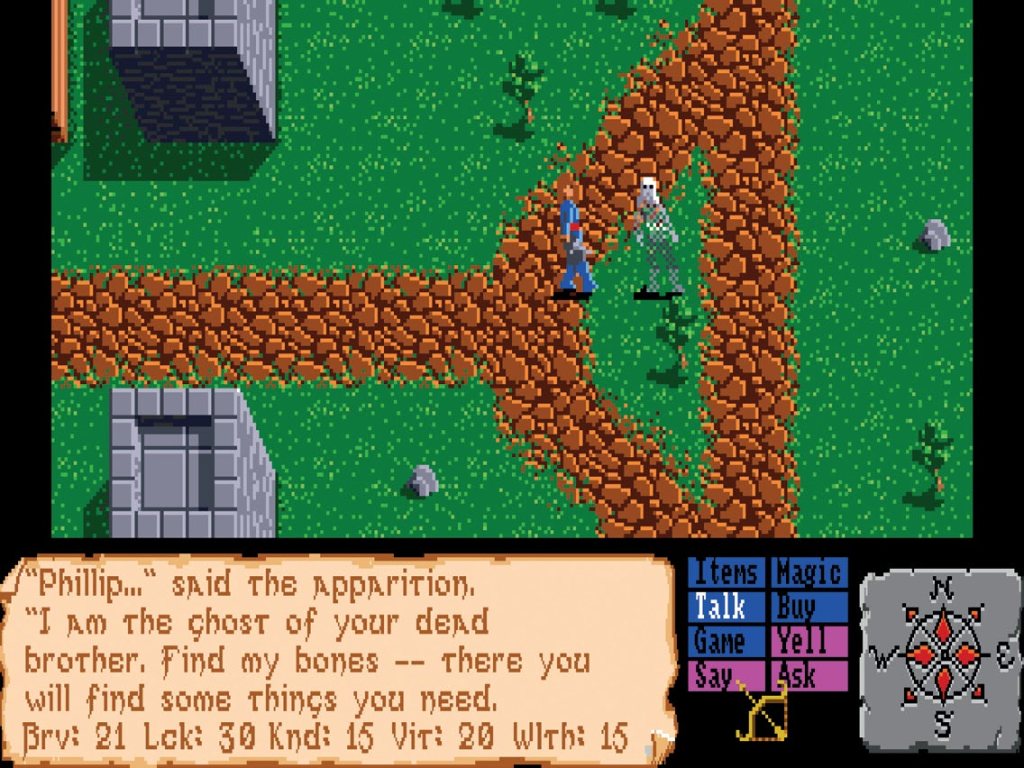Open the Magic menu

808,573
